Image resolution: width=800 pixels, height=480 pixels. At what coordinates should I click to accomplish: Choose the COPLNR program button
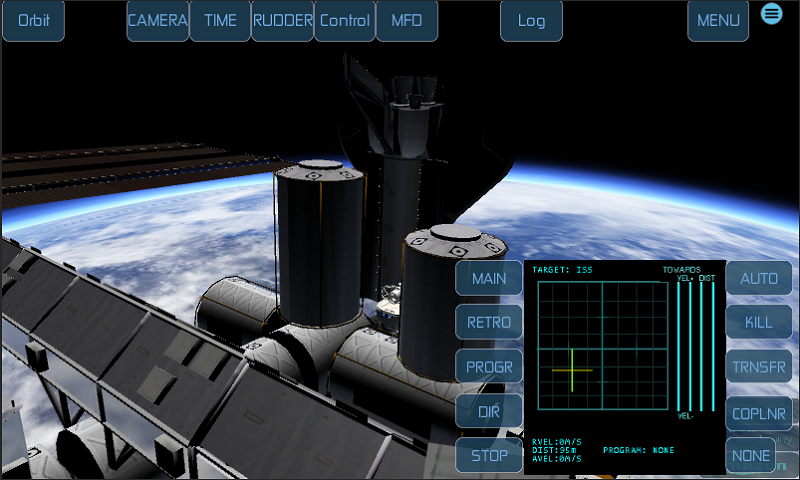[x=759, y=411]
